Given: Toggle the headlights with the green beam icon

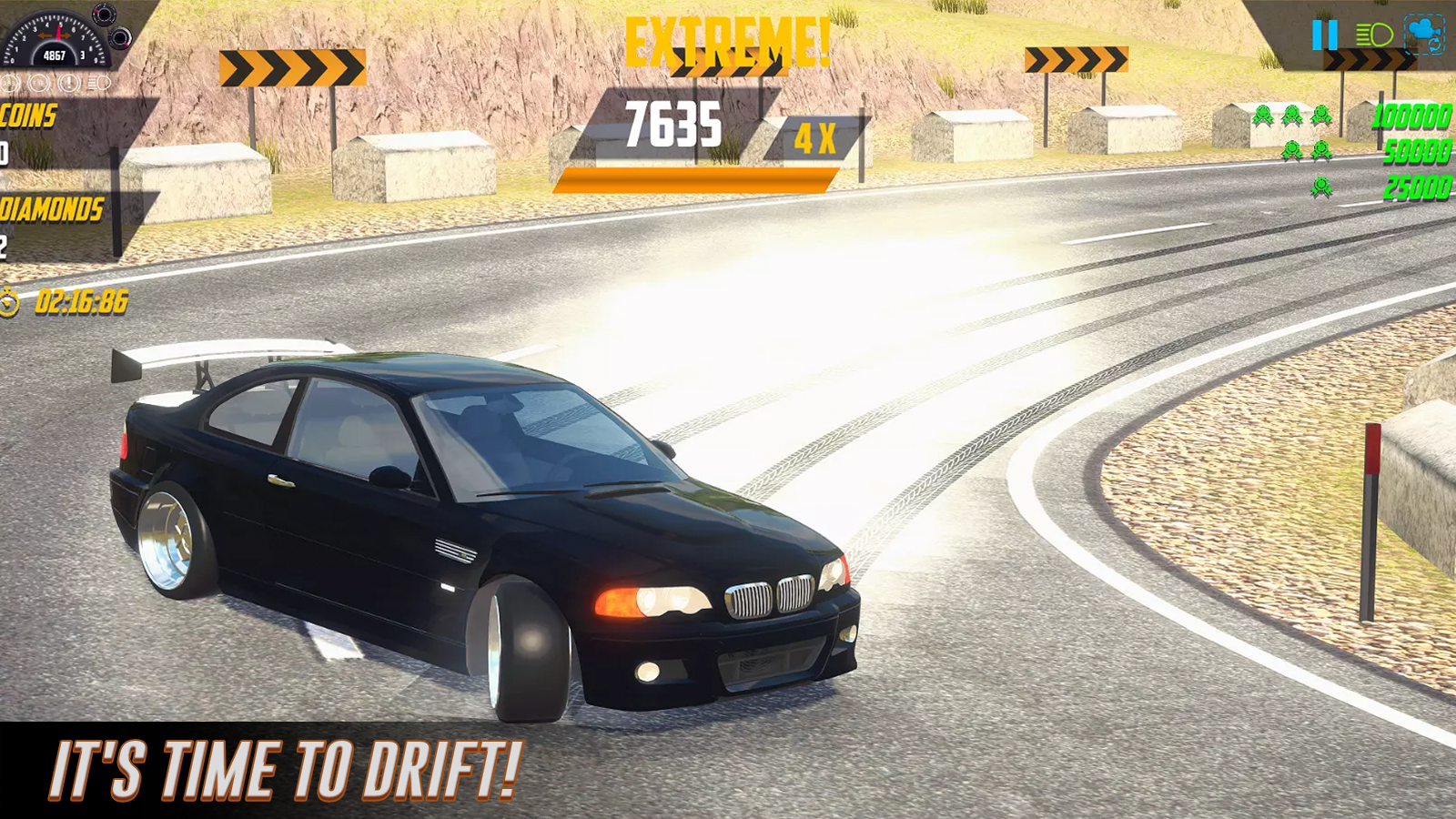Looking at the screenshot, I should tap(1374, 35).
